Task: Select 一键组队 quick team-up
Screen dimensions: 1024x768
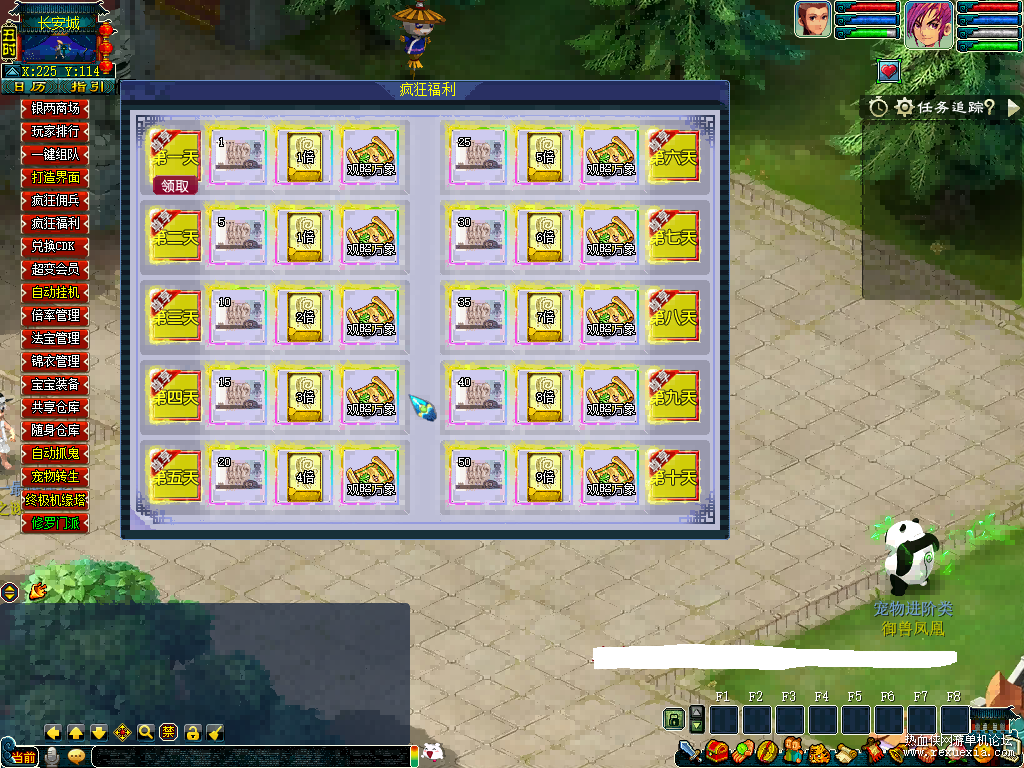Action: coord(55,155)
